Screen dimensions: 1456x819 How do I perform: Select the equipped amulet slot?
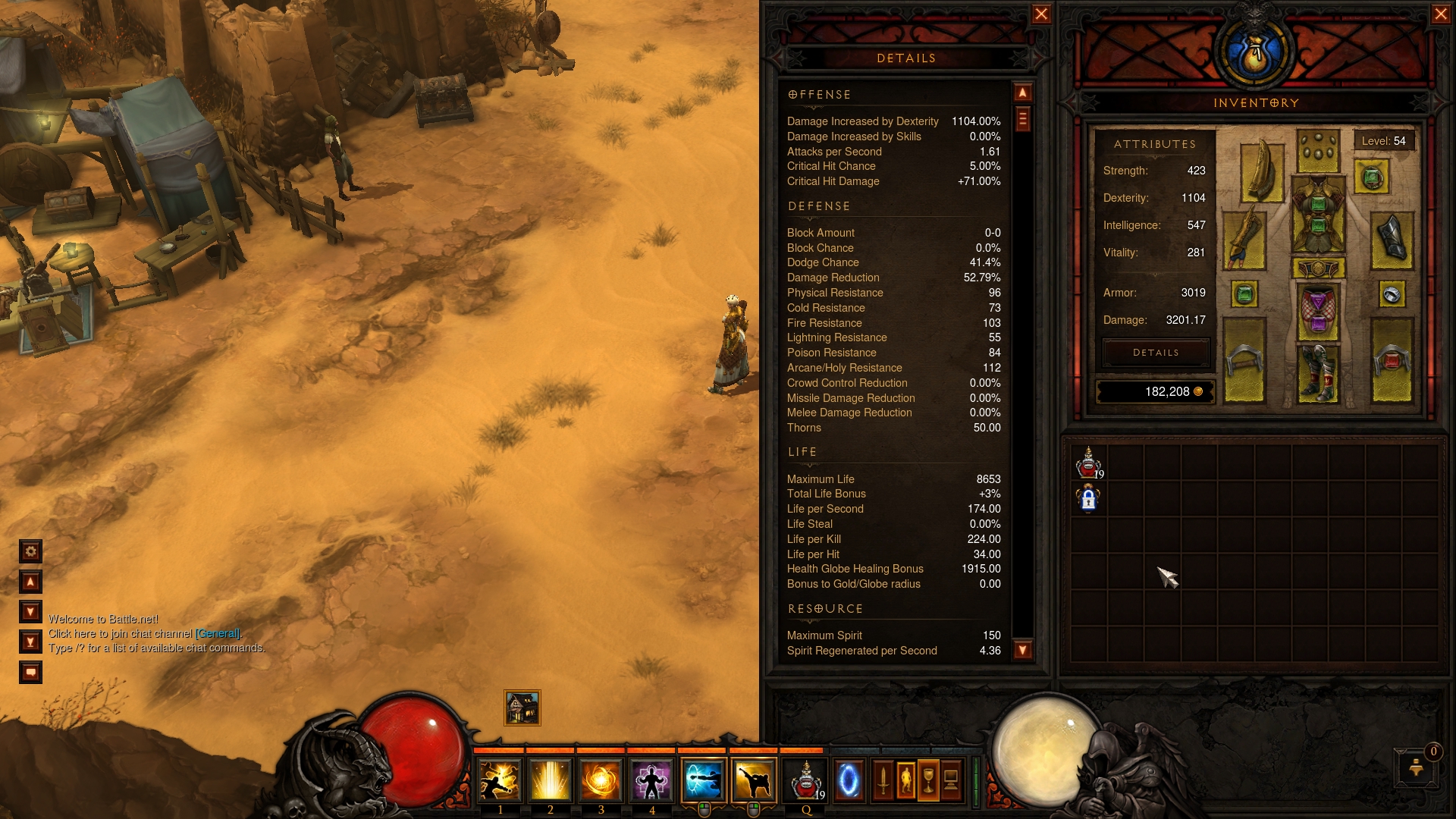coord(1371,179)
